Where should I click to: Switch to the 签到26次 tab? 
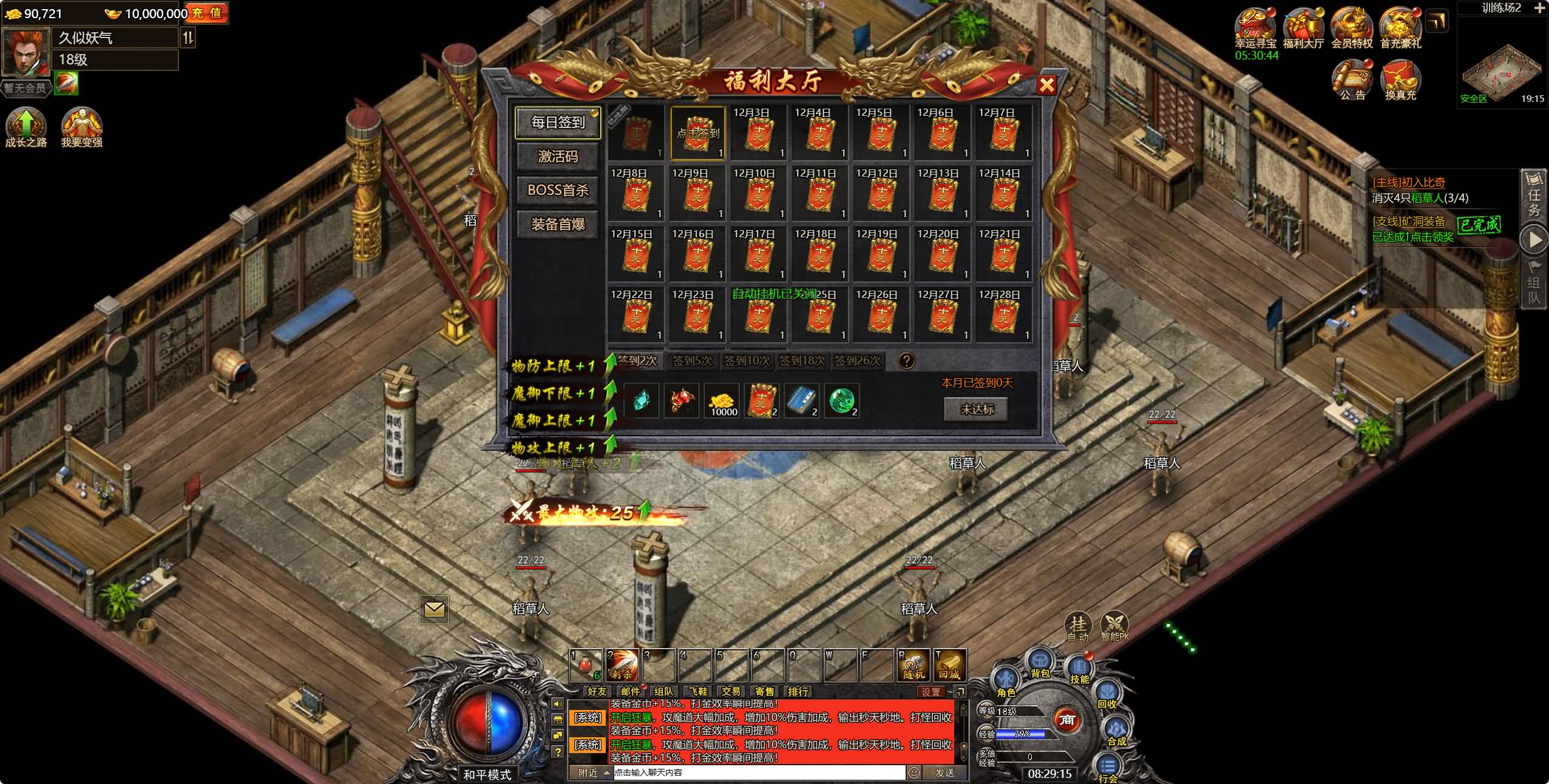click(857, 361)
